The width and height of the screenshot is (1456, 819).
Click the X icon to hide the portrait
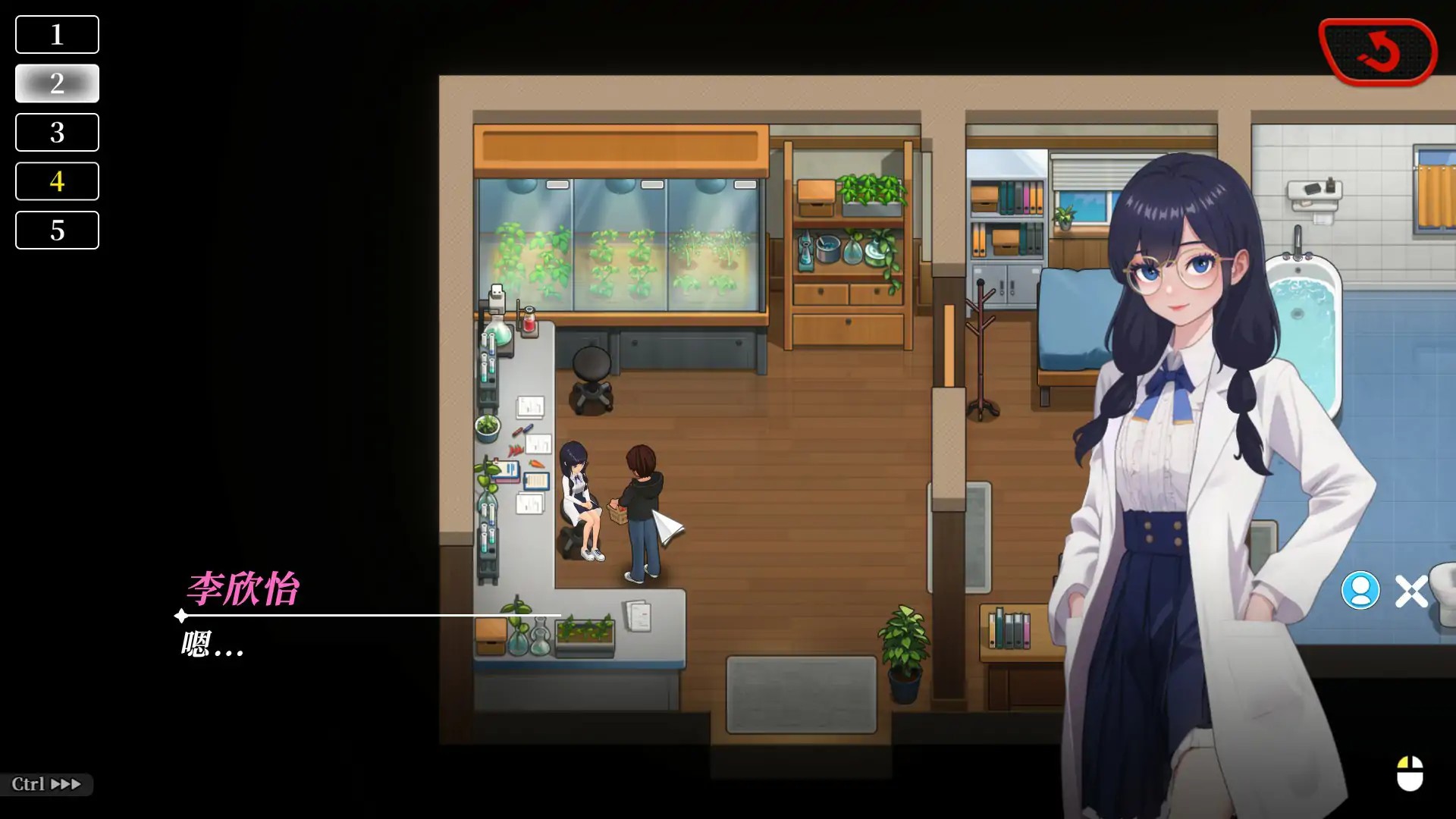(1411, 591)
